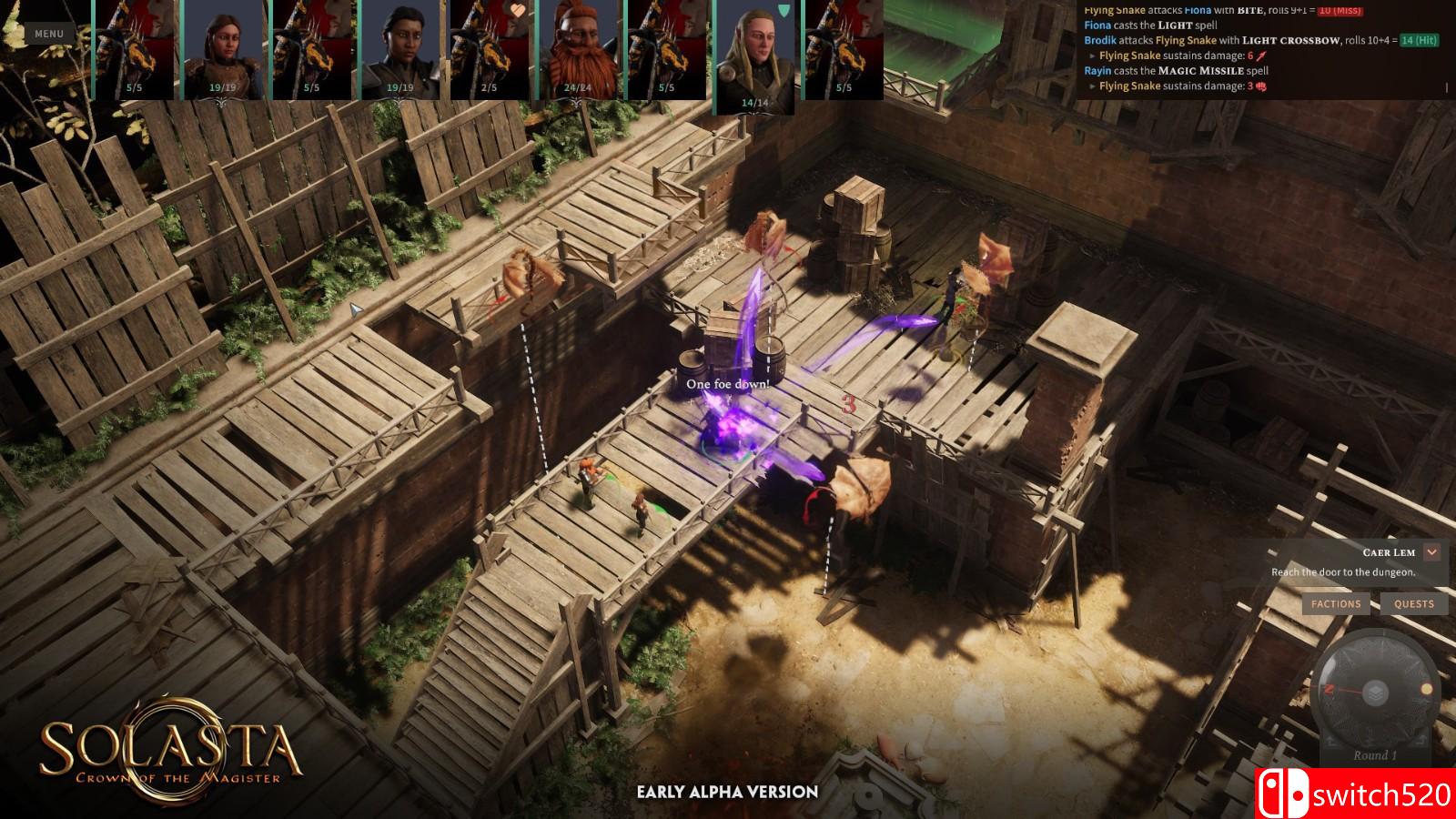
Task: Click the round compass dial
Action: point(1377,692)
